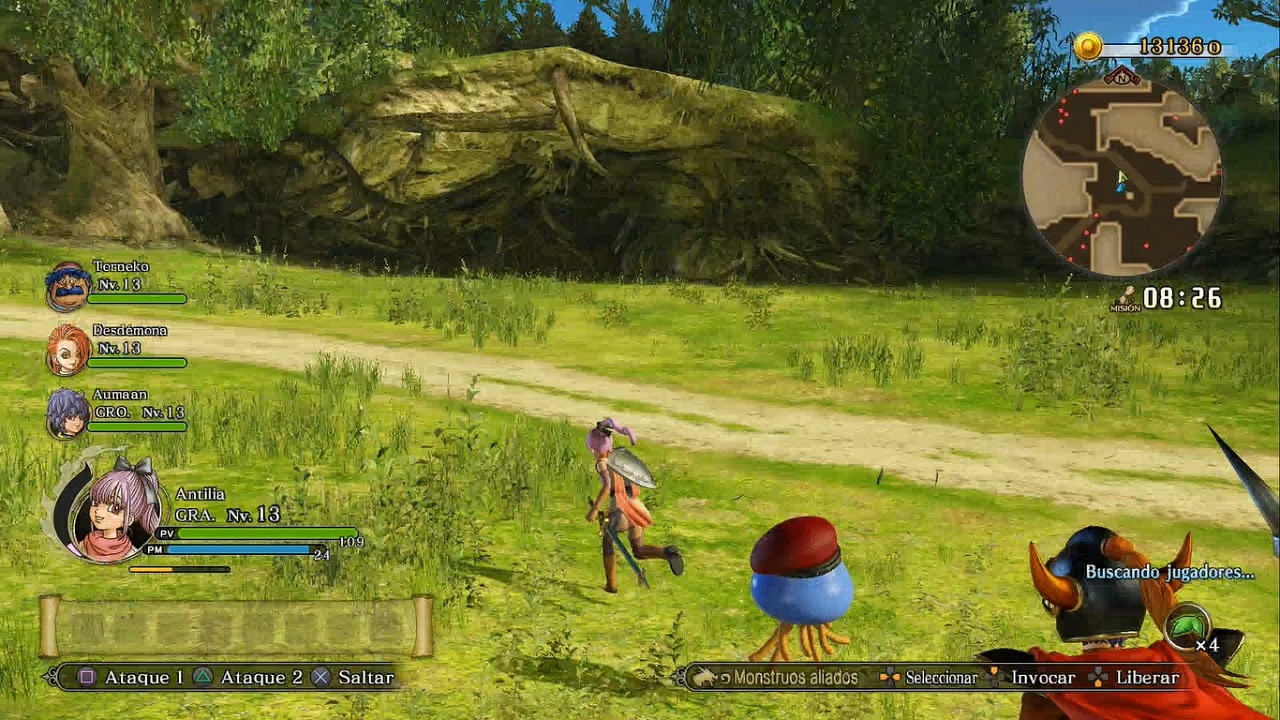
Task: Click the gold coin icon
Action: 1088,46
